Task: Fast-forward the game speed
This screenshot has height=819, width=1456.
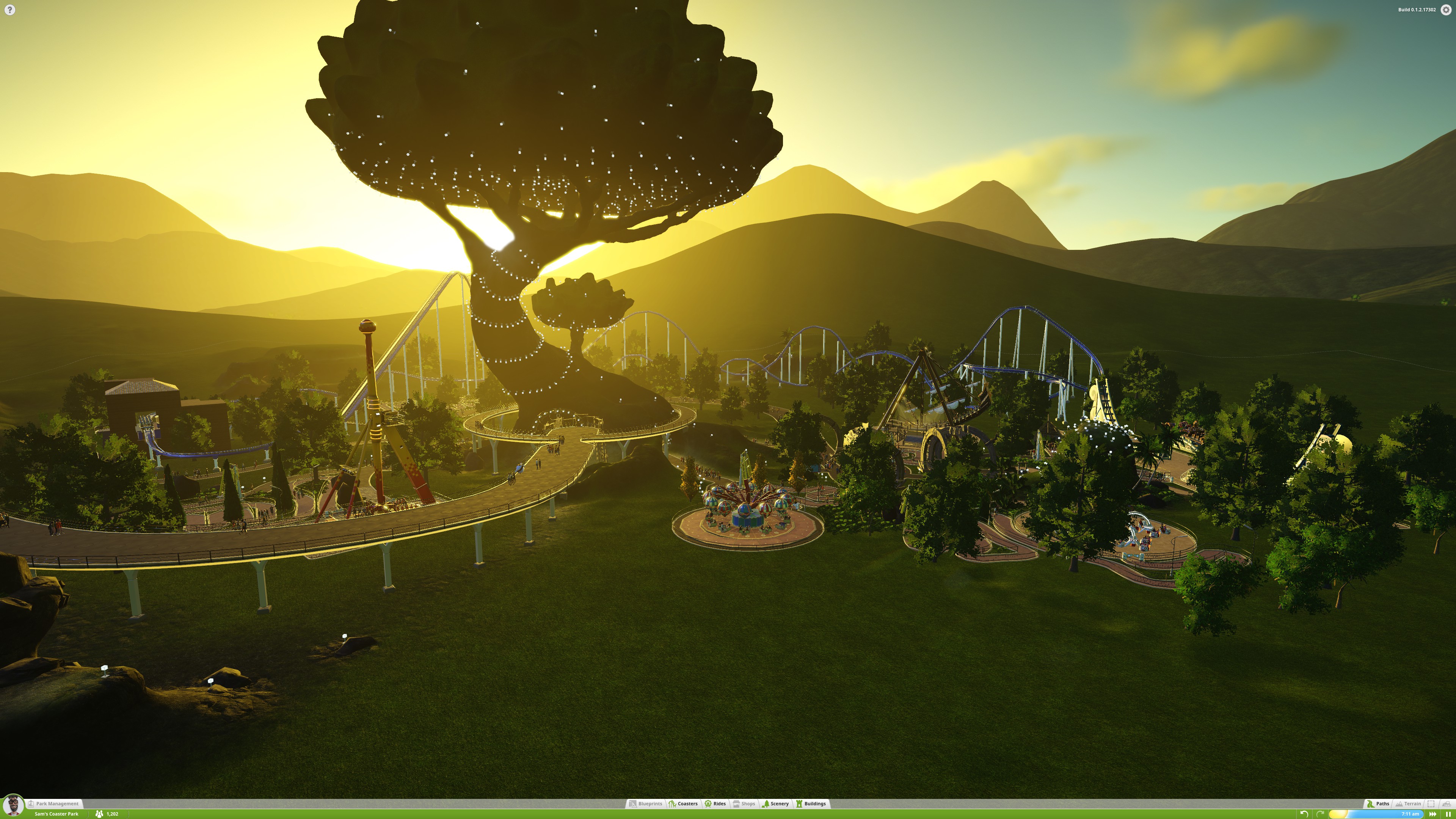Action: point(1433,814)
